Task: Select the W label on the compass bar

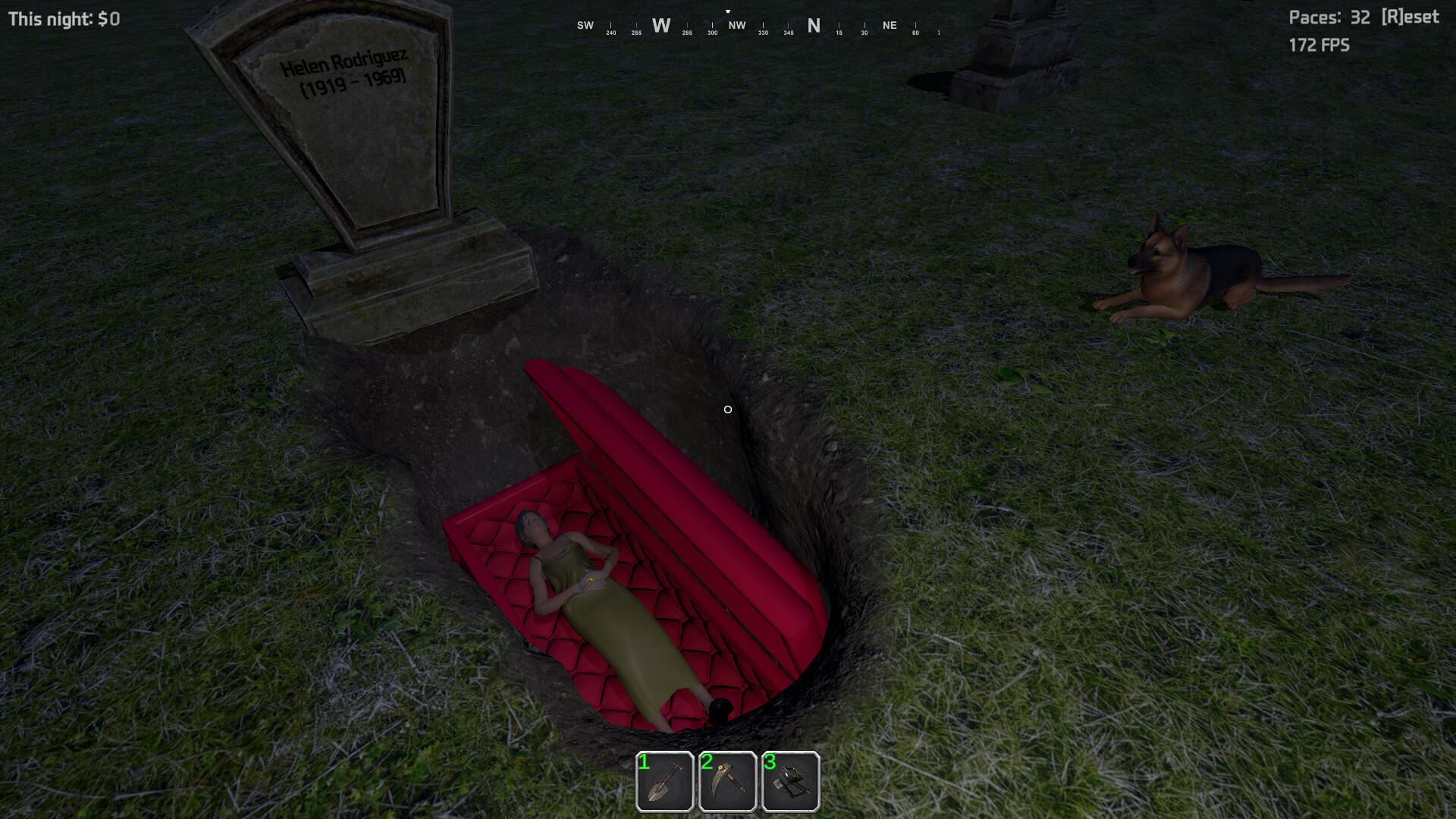Action: (661, 25)
